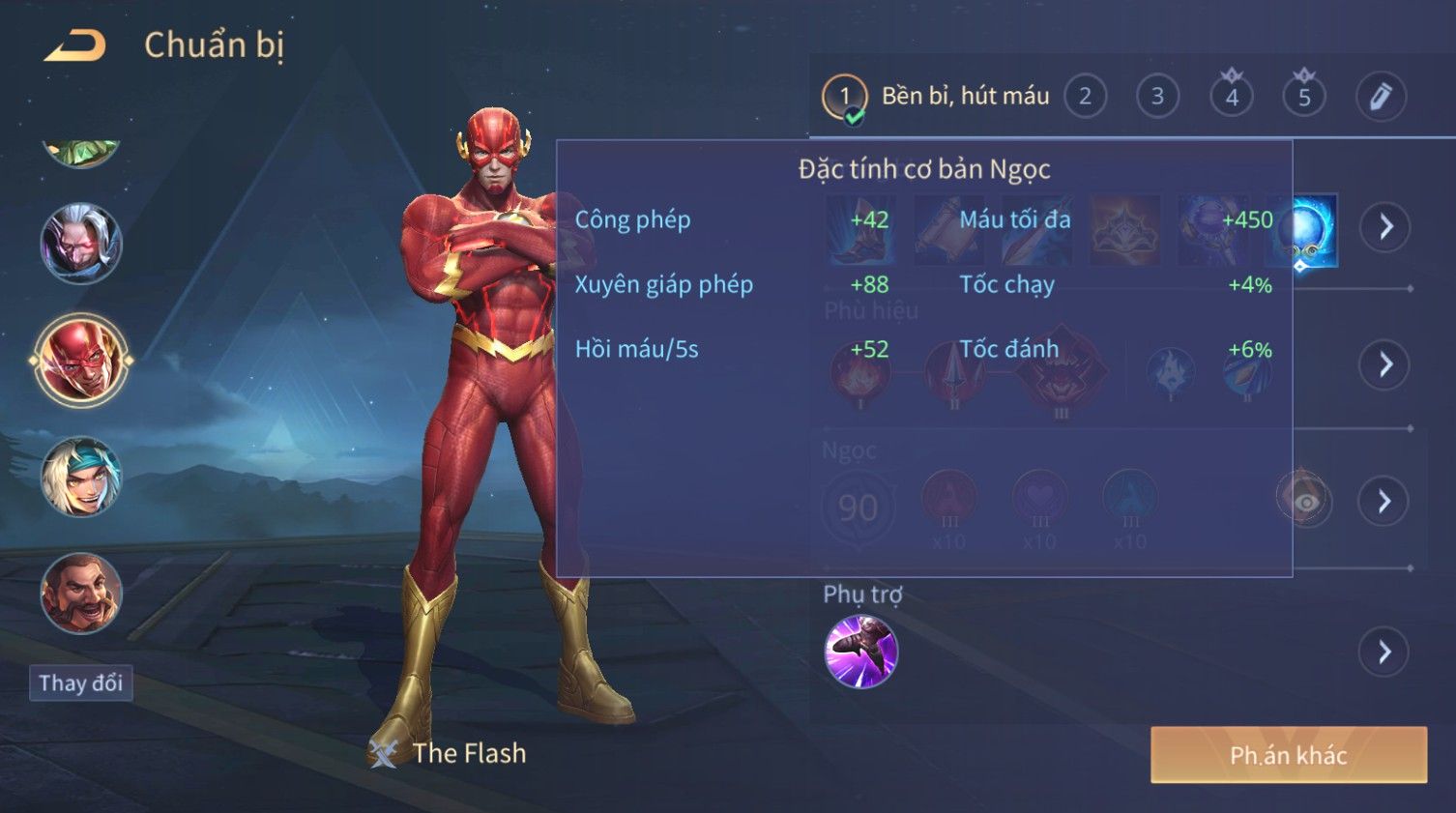Image resolution: width=1456 pixels, height=813 pixels.
Task: Switch to preset slot 3
Action: pos(1157,97)
